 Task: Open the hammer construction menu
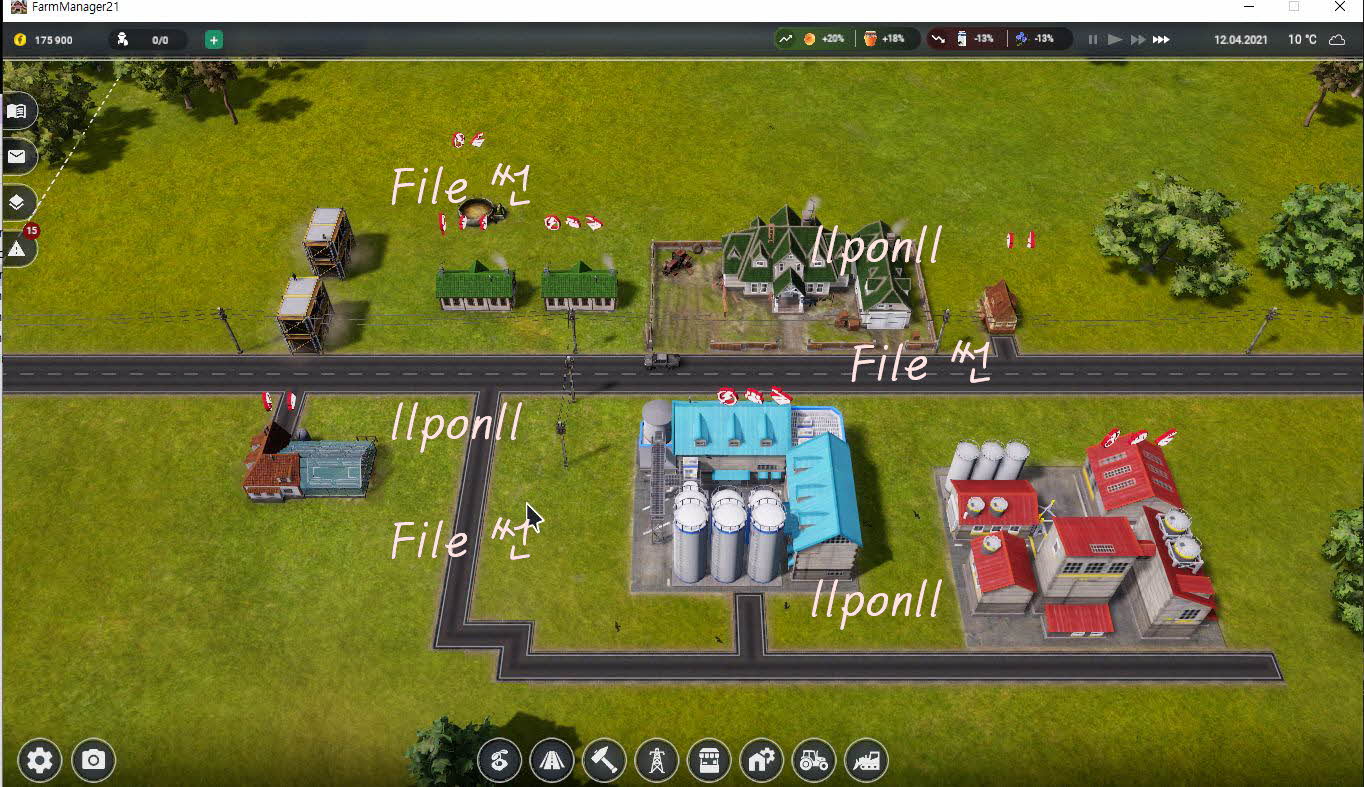pyautogui.click(x=603, y=761)
